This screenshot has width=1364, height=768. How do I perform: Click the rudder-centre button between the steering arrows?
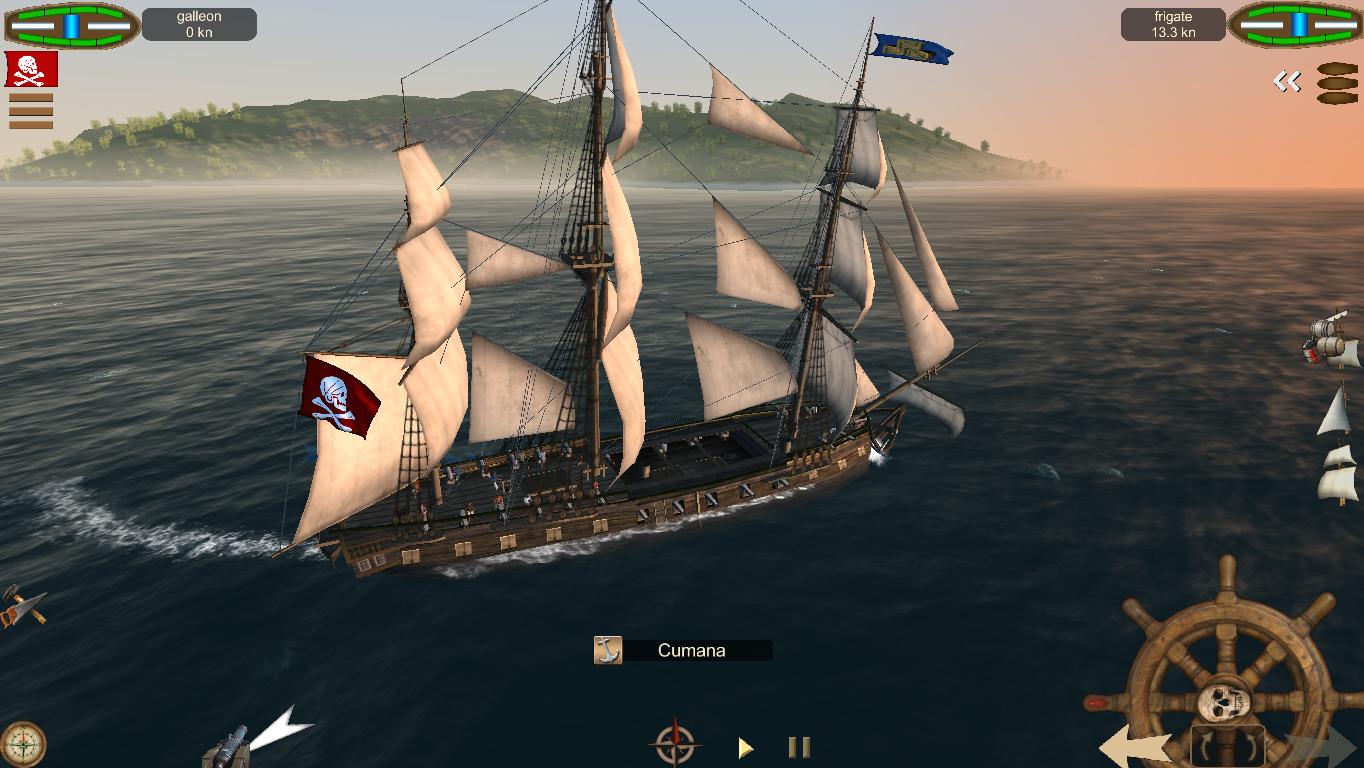click(1227, 747)
